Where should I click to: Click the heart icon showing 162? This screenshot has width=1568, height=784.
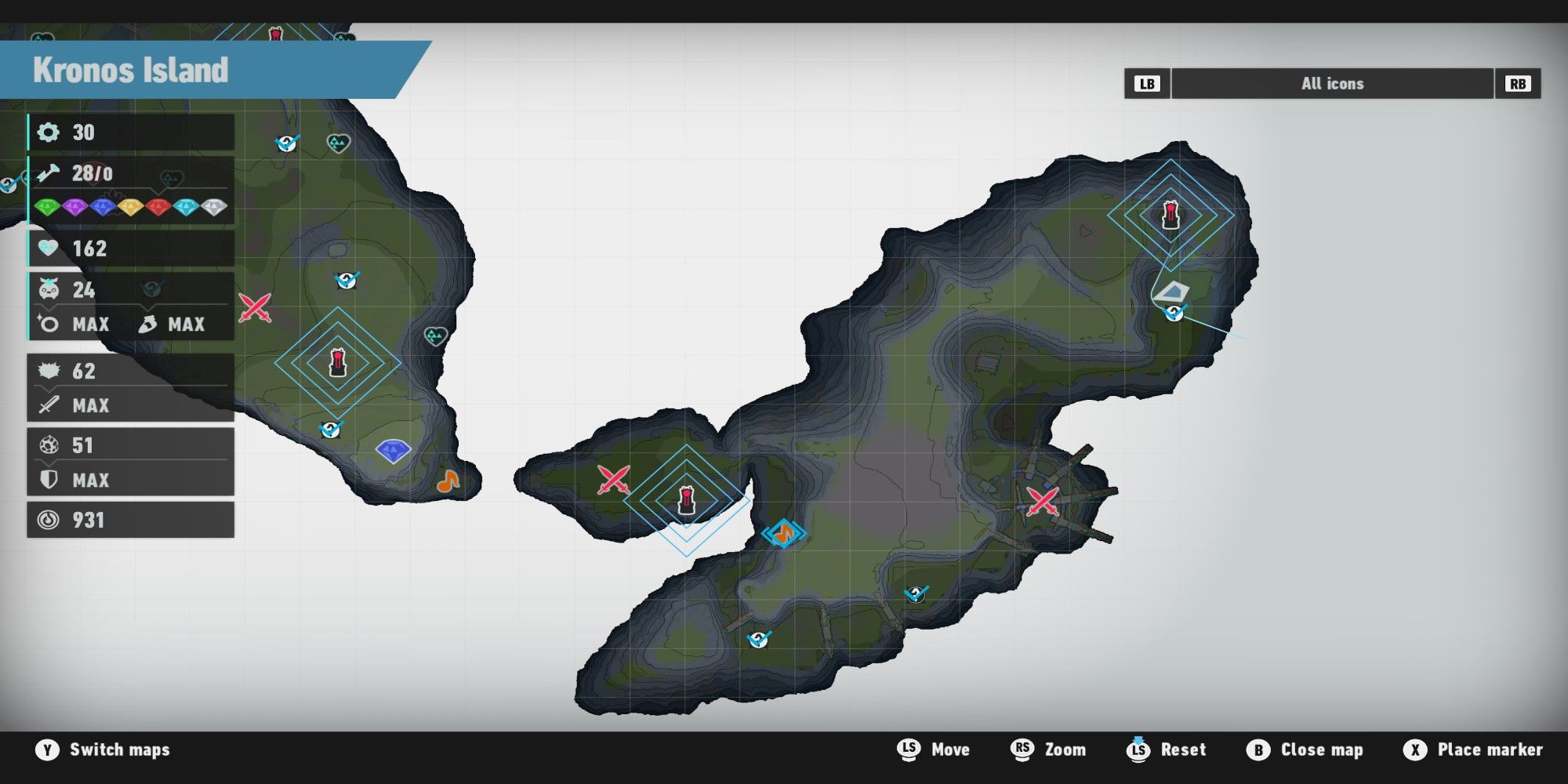tap(49, 249)
